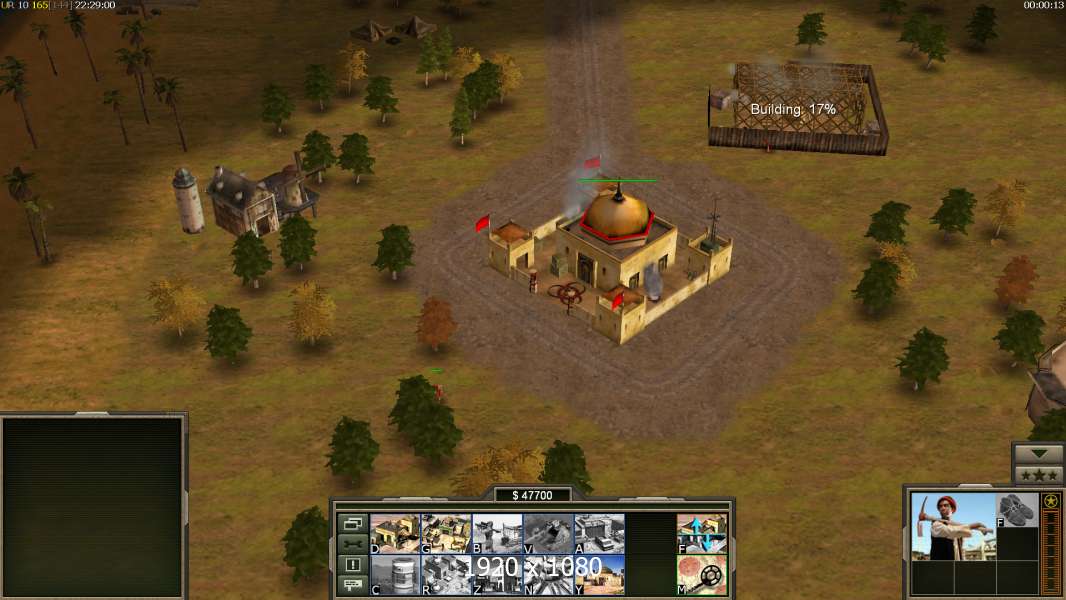This screenshot has width=1066, height=600.
Task: Activate the blue arrows icon marked F
Action: tap(701, 533)
